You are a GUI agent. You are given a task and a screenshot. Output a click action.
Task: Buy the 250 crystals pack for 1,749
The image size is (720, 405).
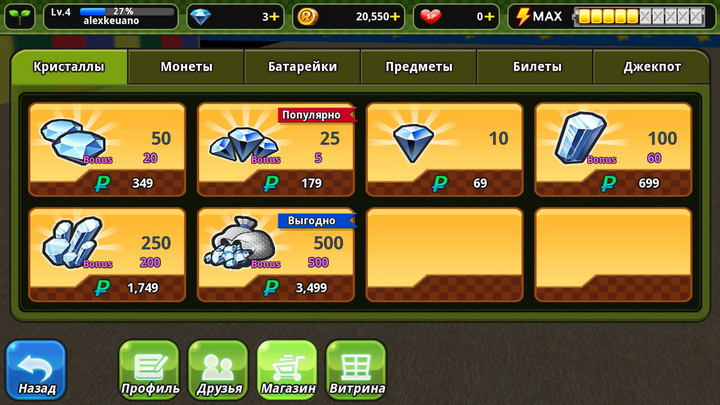[x=107, y=254]
